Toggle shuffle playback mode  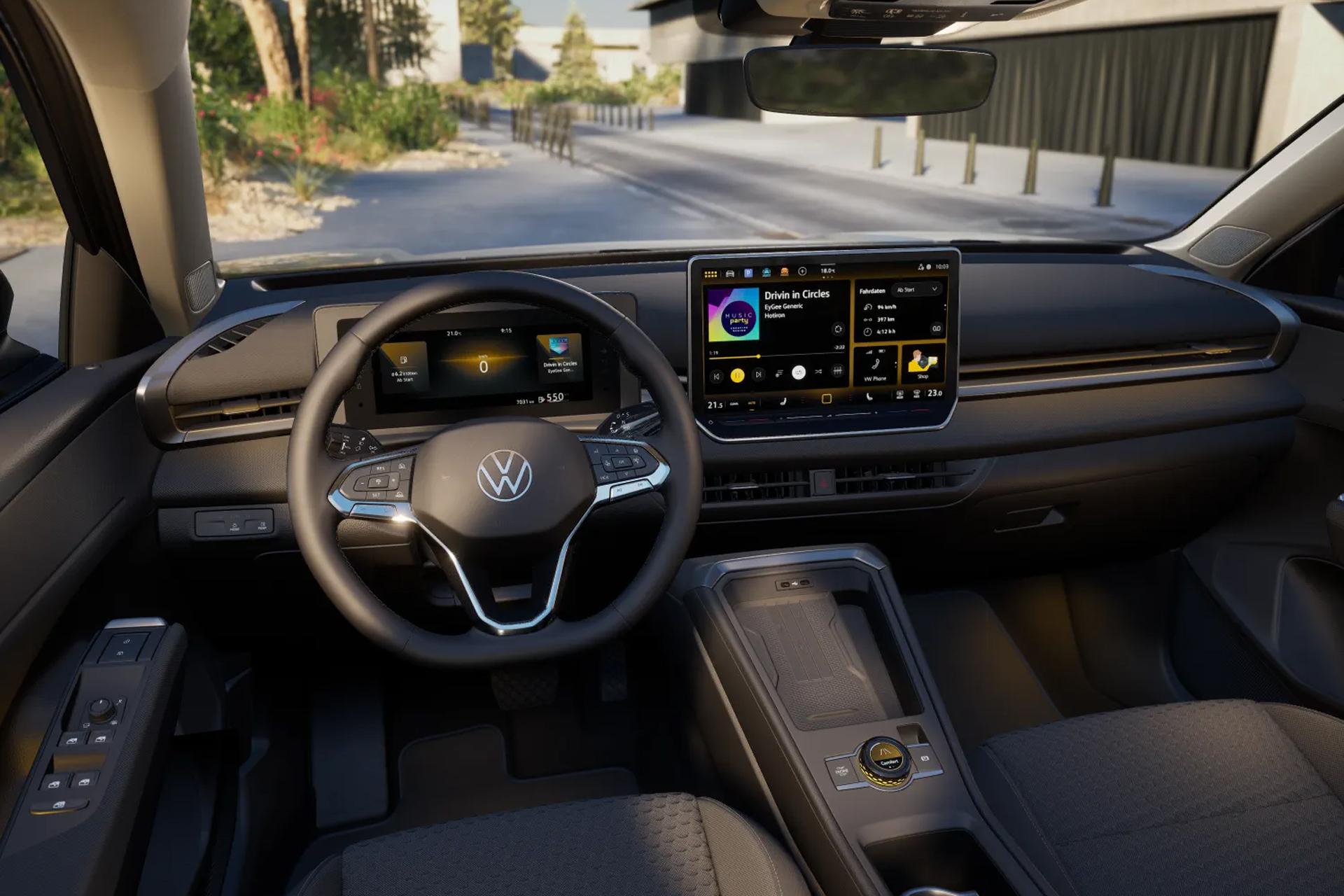(x=818, y=372)
